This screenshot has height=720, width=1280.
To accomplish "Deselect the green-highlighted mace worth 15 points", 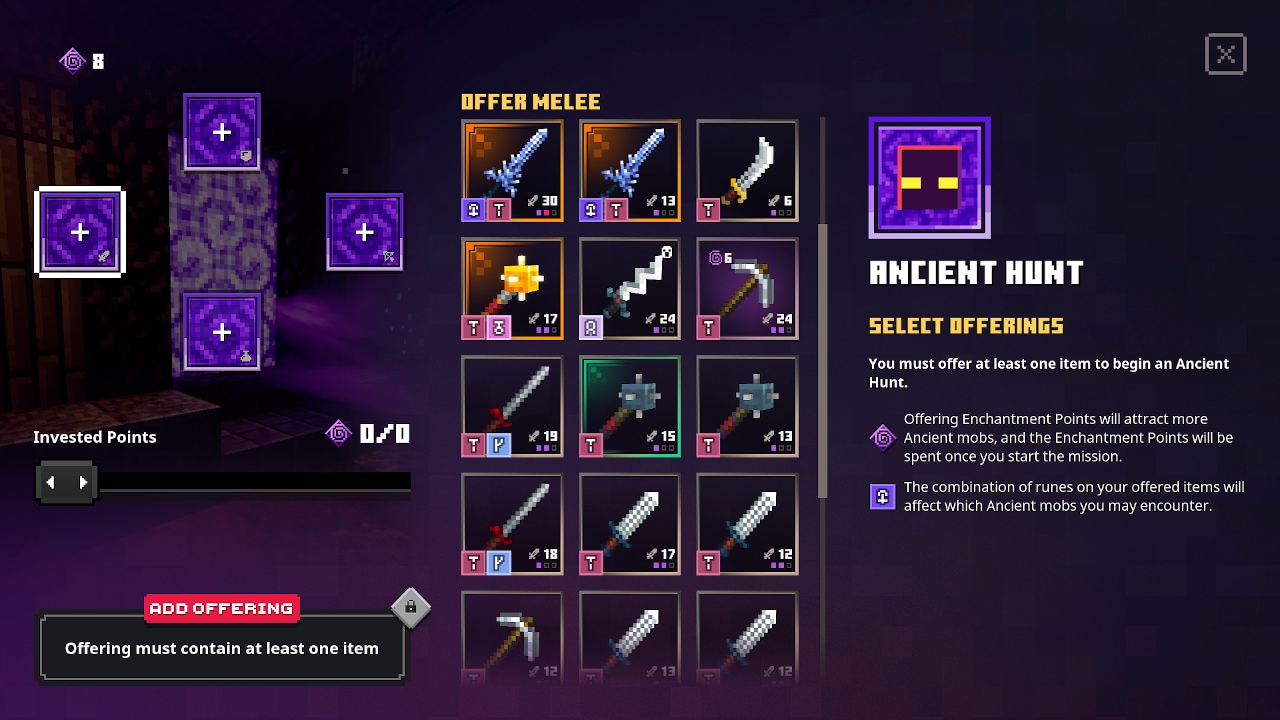I will (629, 406).
